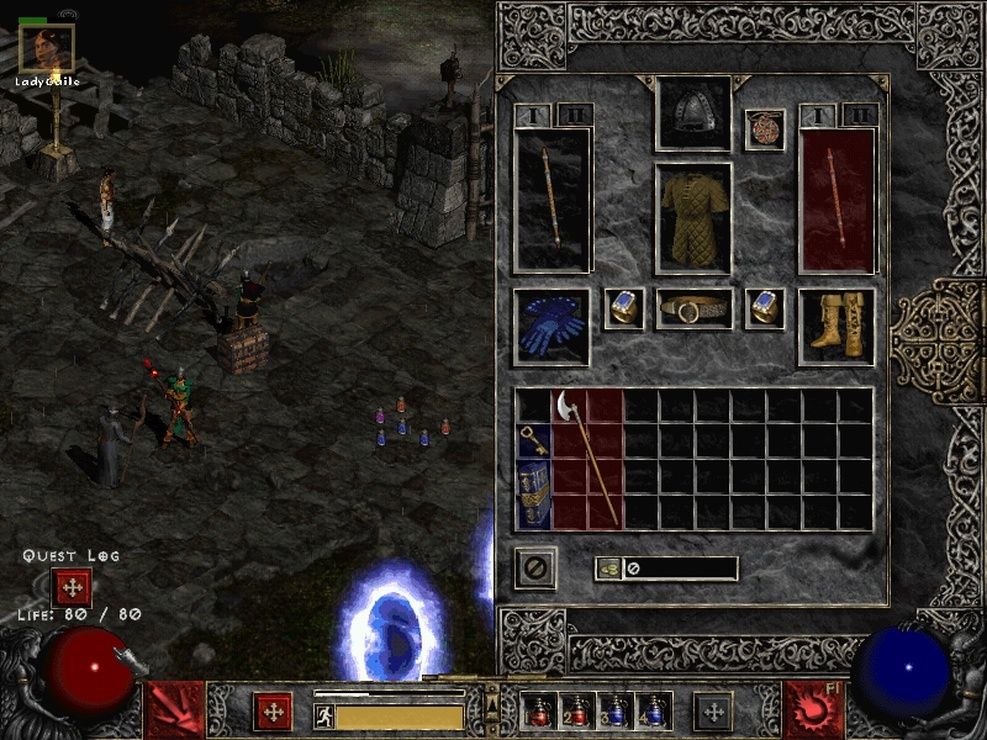Viewport: 987px width, 740px height.
Task: Pick the blue tome in the backpack
Action: tap(533, 494)
